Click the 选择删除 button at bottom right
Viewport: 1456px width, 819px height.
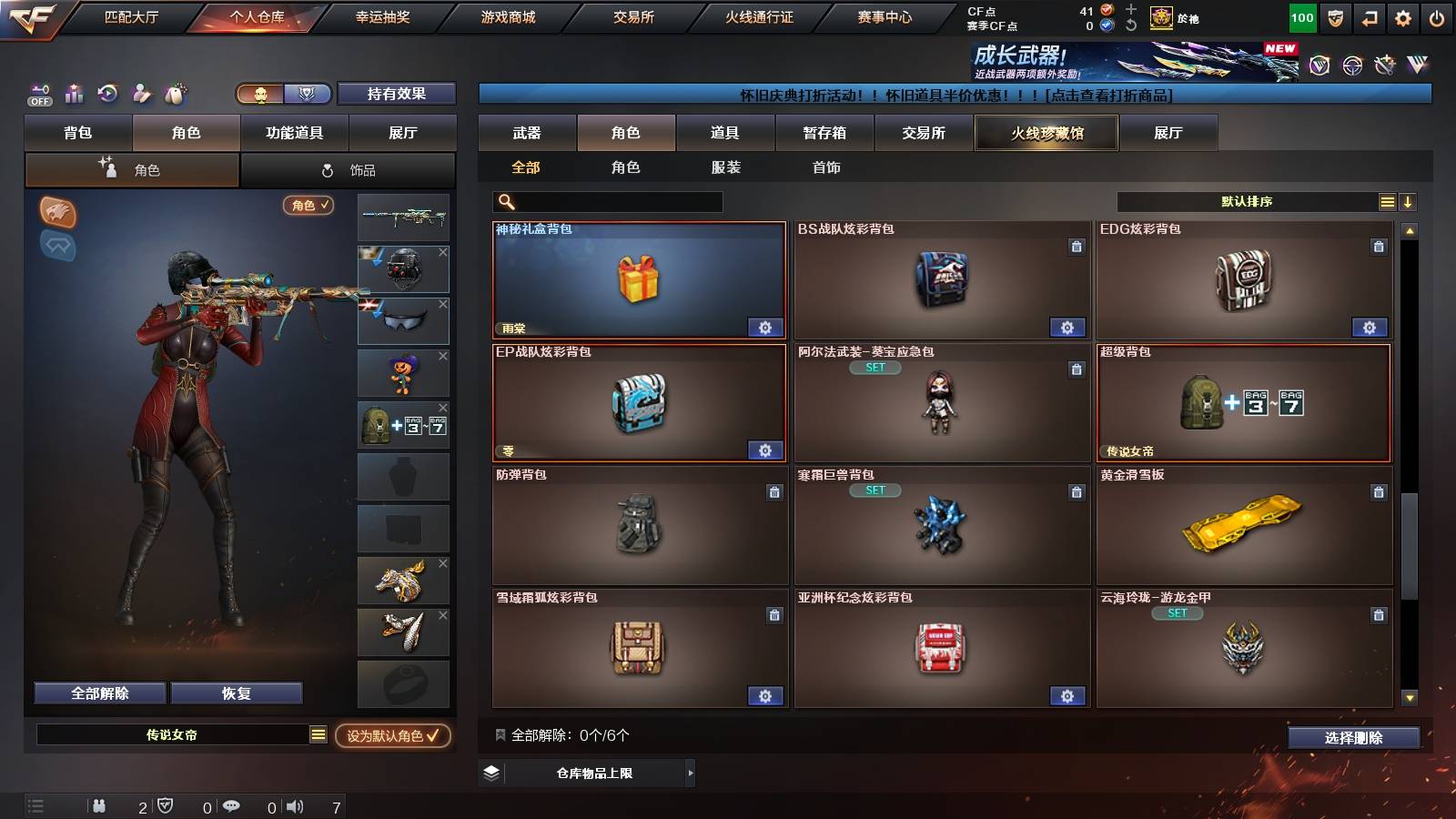(1354, 738)
